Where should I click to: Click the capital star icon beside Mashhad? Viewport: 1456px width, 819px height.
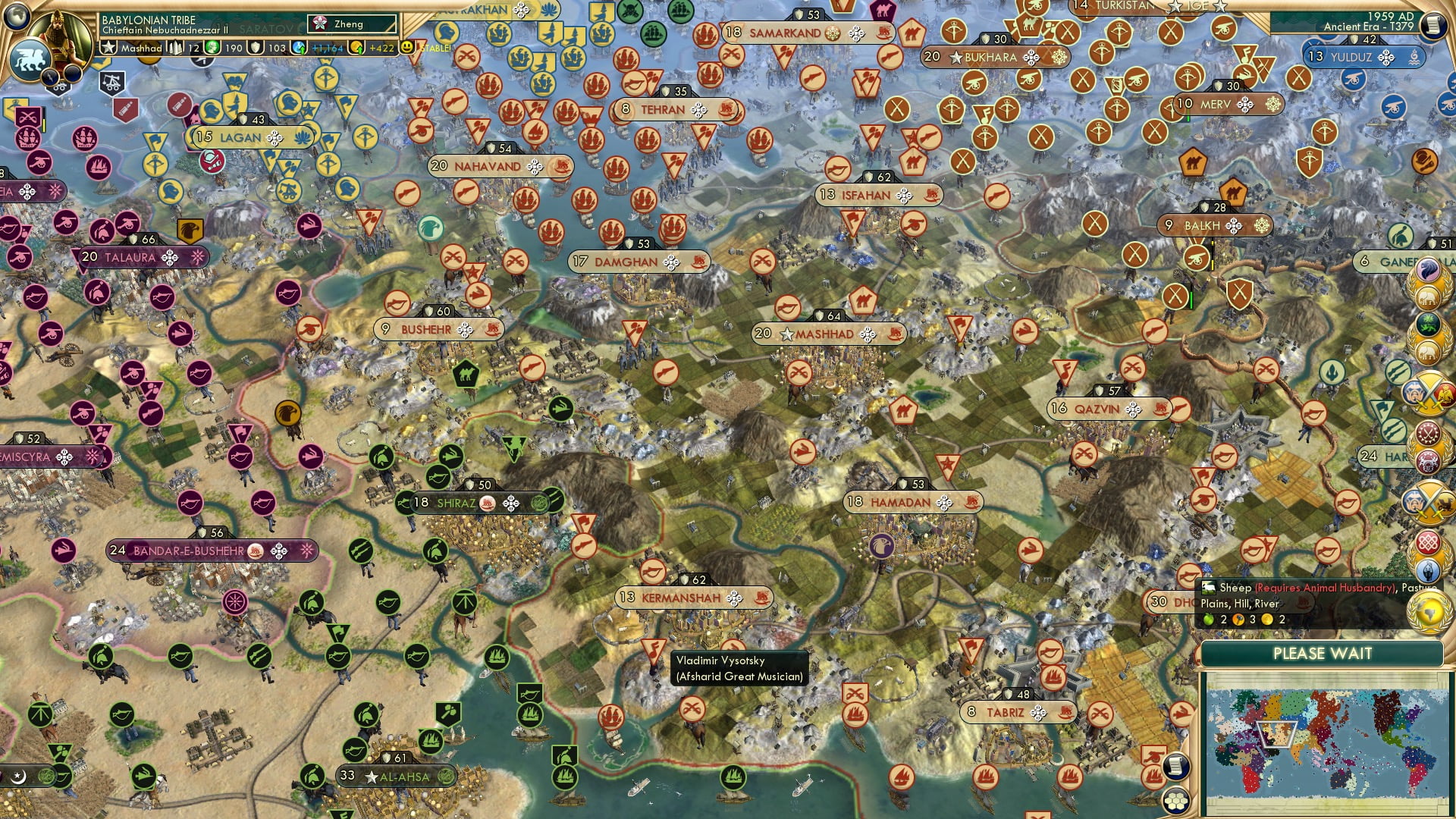(x=109, y=48)
